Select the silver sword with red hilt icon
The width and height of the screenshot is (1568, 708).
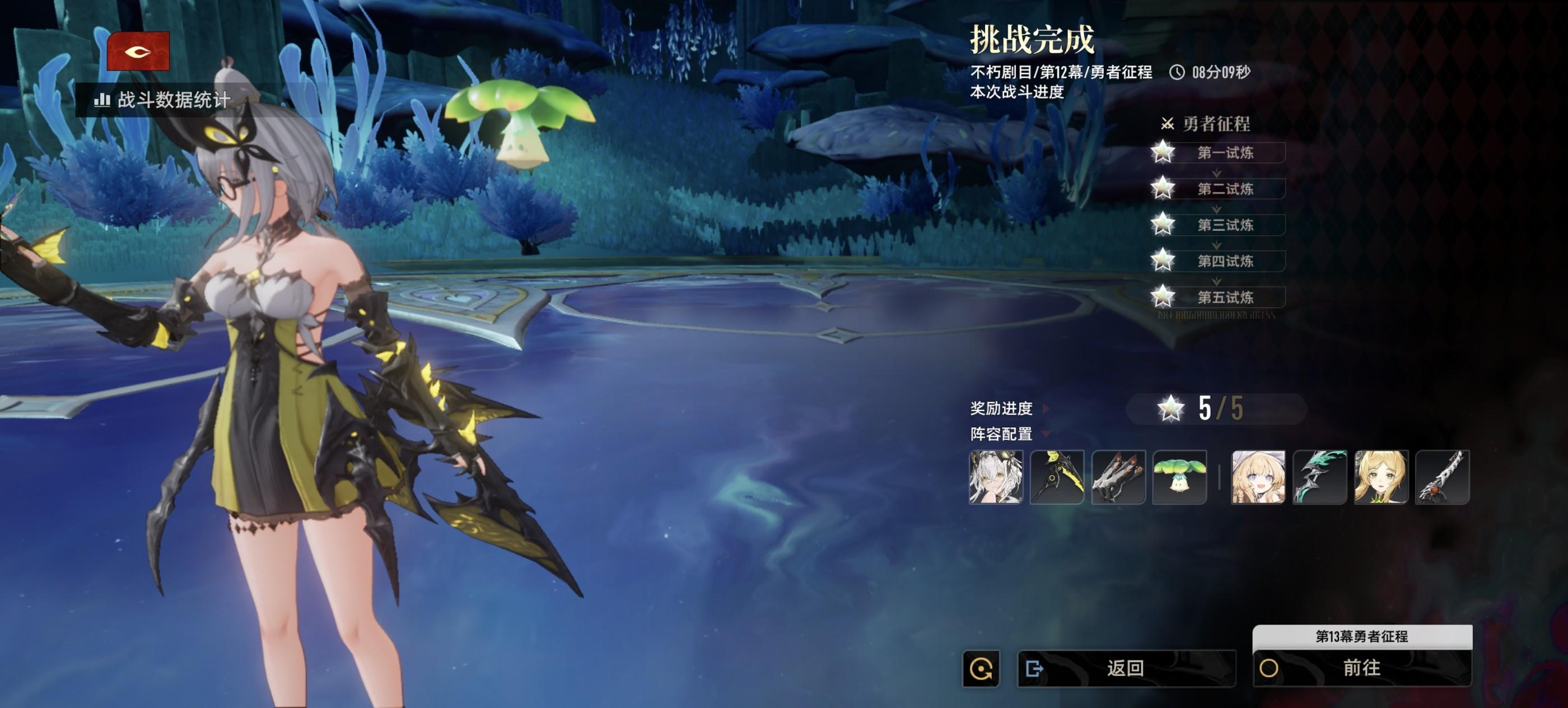tap(1443, 477)
